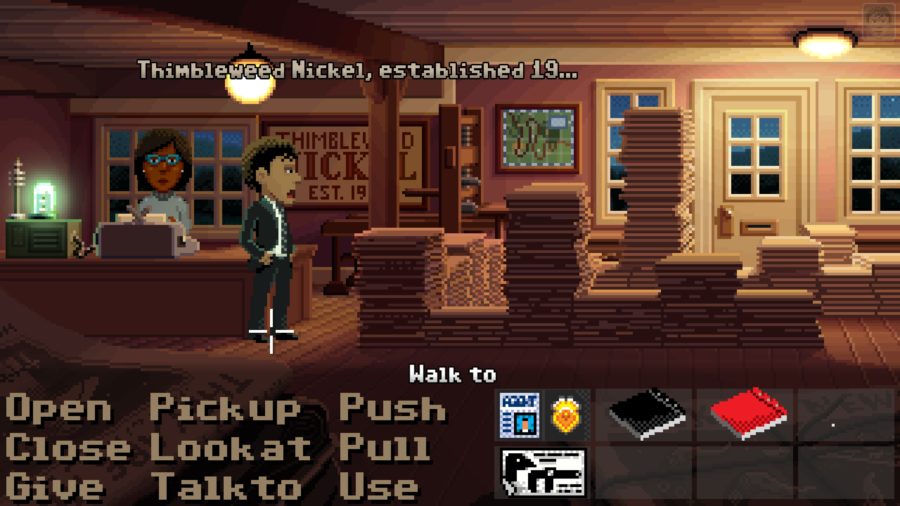
Task: Select the red notebook in the inventory
Action: [747, 414]
